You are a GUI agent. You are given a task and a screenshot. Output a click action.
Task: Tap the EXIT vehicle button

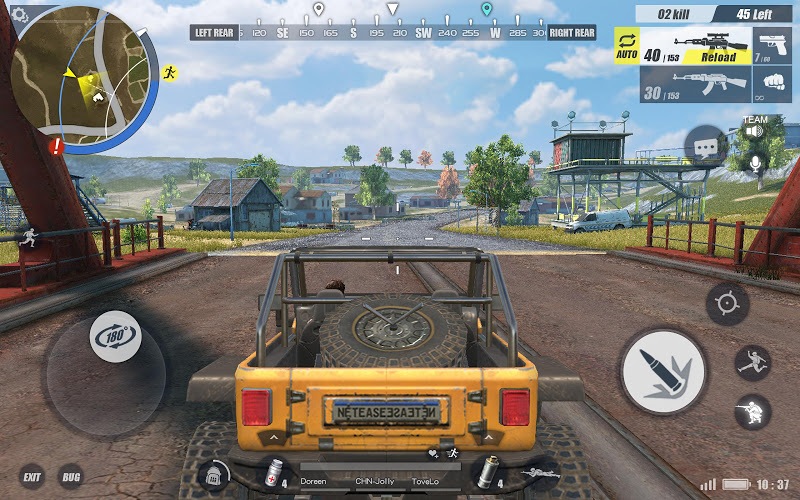click(x=32, y=477)
